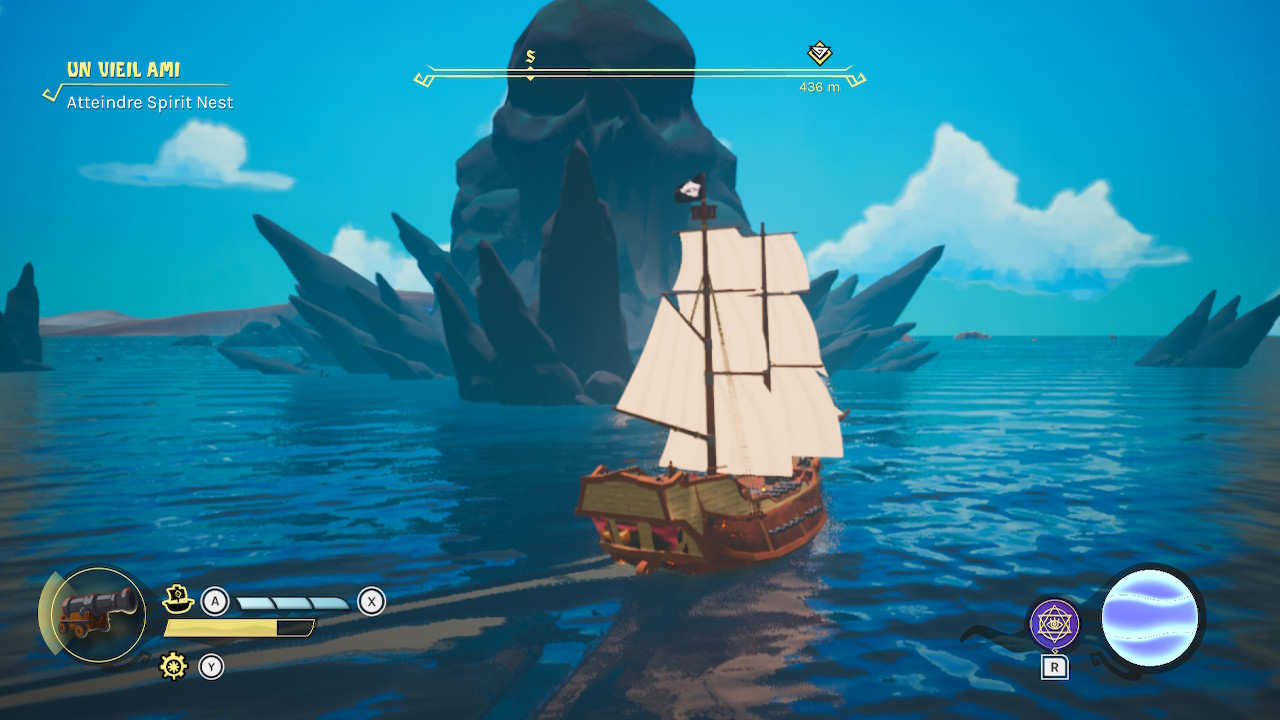Click the South marker on the compass
1280x720 pixels.
pyautogui.click(x=530, y=58)
